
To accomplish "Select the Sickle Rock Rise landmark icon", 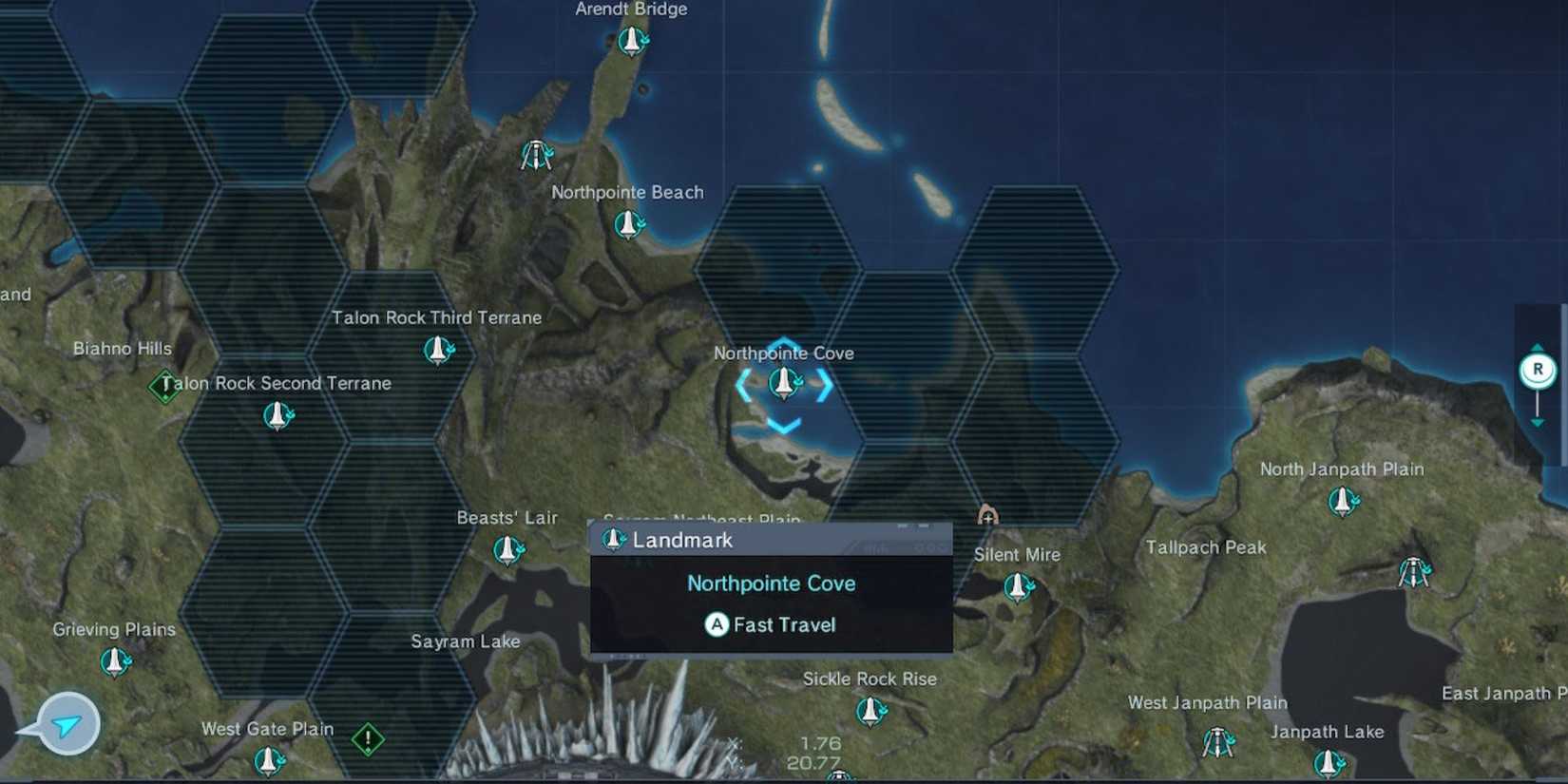I will click(869, 711).
